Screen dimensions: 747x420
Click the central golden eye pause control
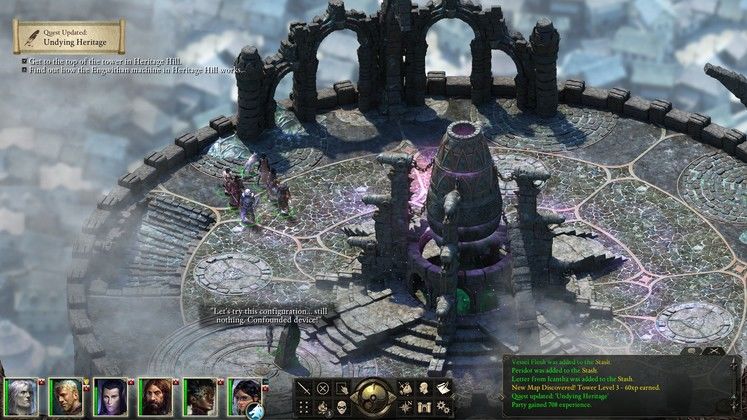[373, 397]
